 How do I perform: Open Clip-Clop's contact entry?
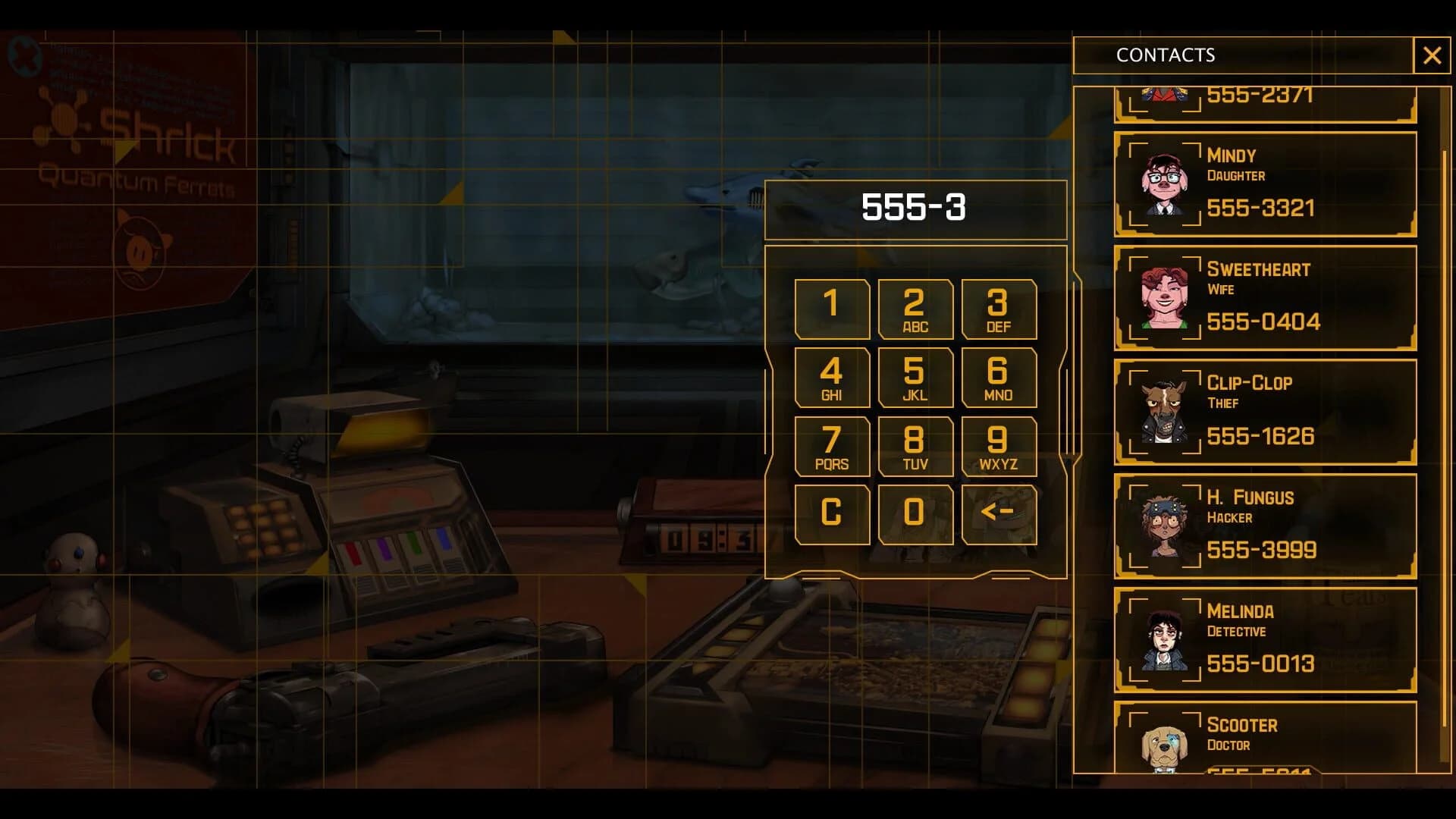(x=1264, y=411)
